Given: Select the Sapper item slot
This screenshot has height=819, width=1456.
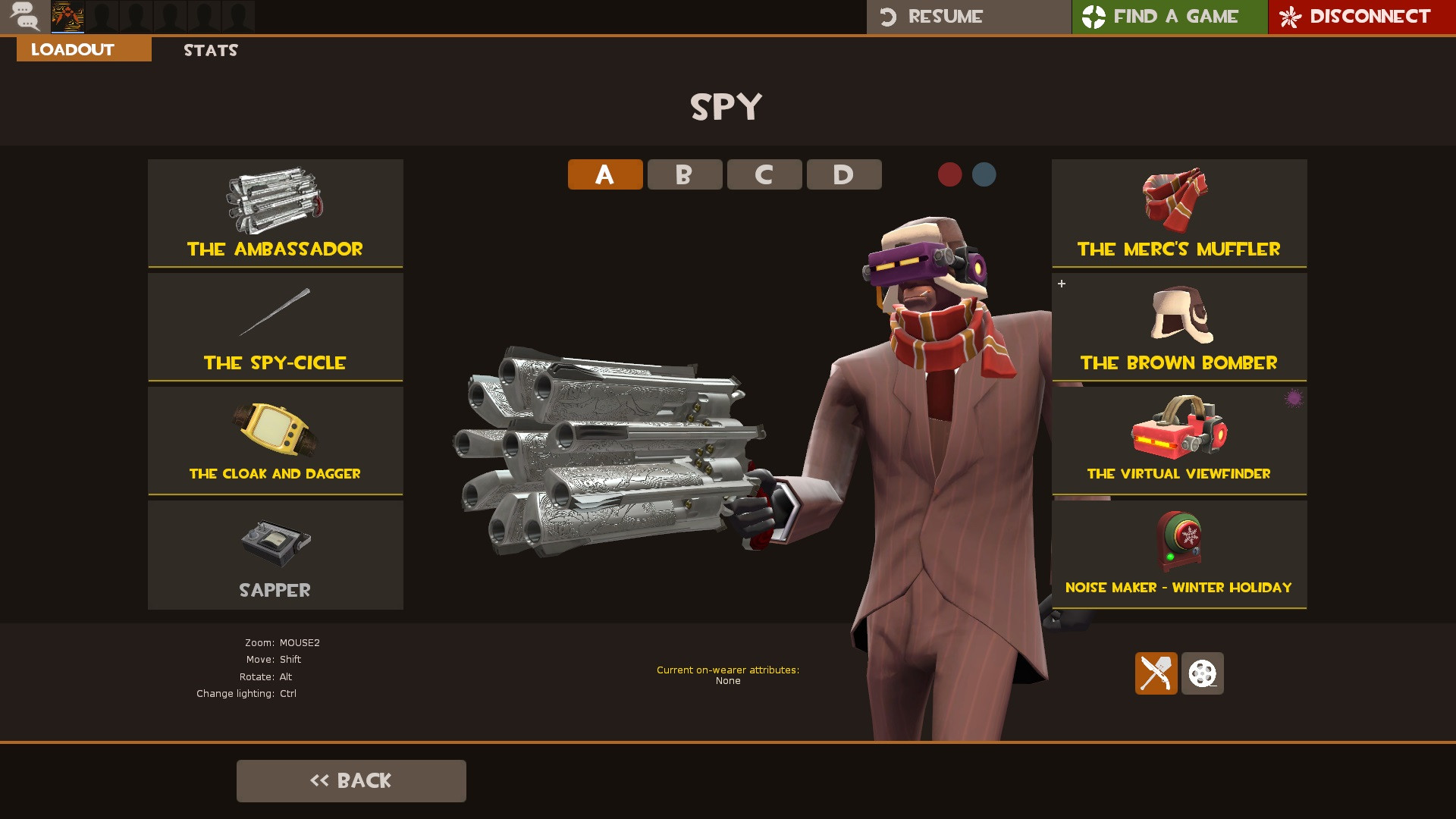Looking at the screenshot, I should (275, 554).
